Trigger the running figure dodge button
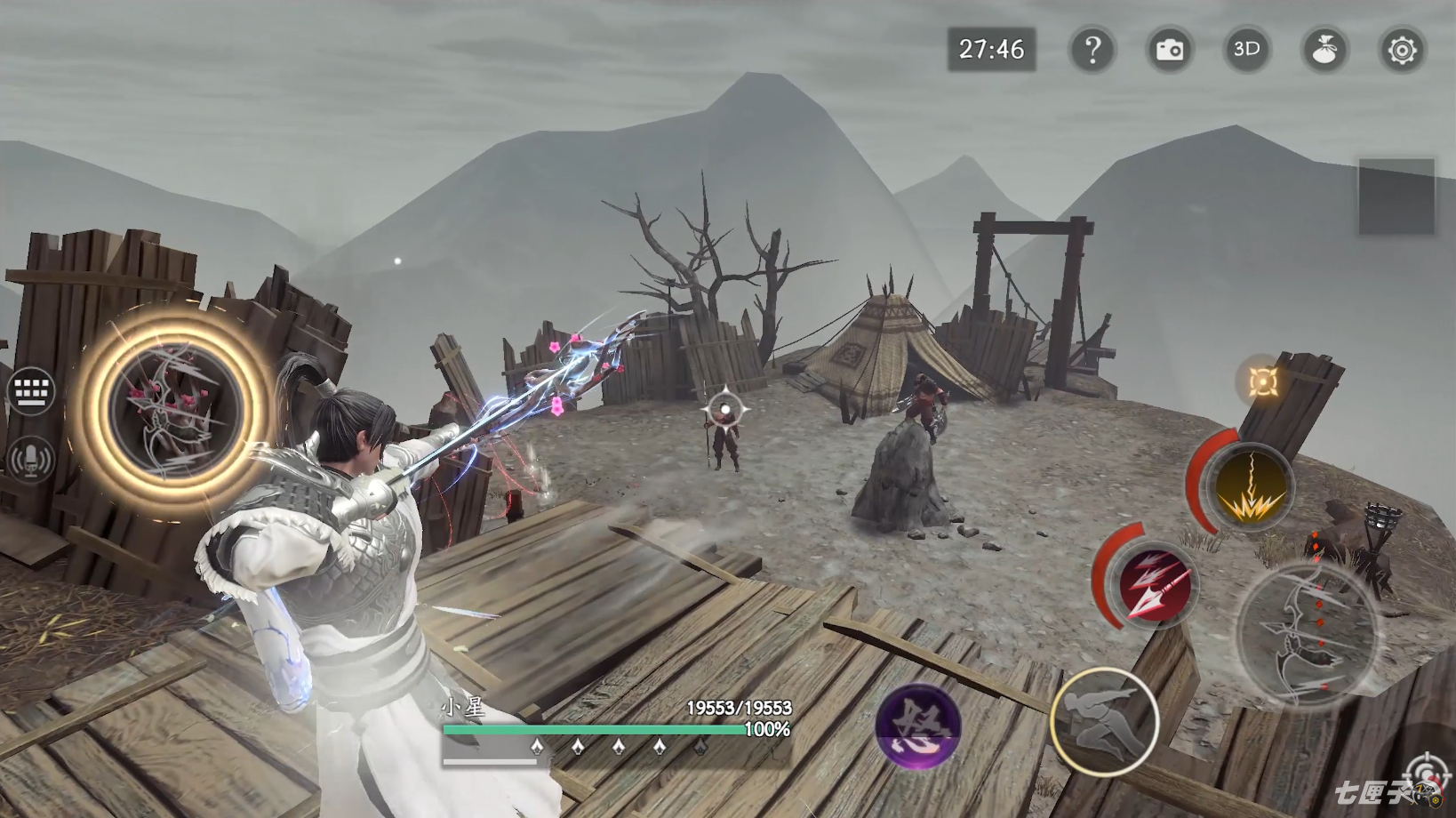Viewport: 1456px width, 818px height. click(x=1105, y=722)
